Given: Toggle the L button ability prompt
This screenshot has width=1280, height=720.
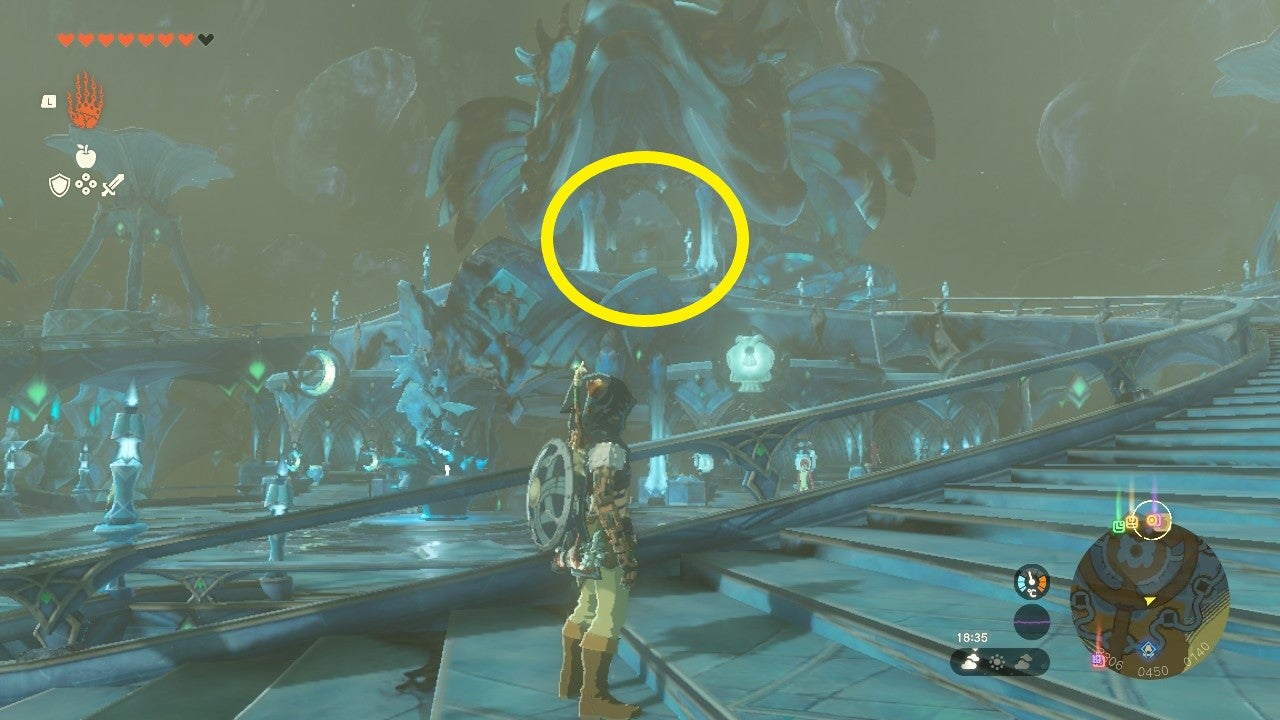Looking at the screenshot, I should (50, 102).
